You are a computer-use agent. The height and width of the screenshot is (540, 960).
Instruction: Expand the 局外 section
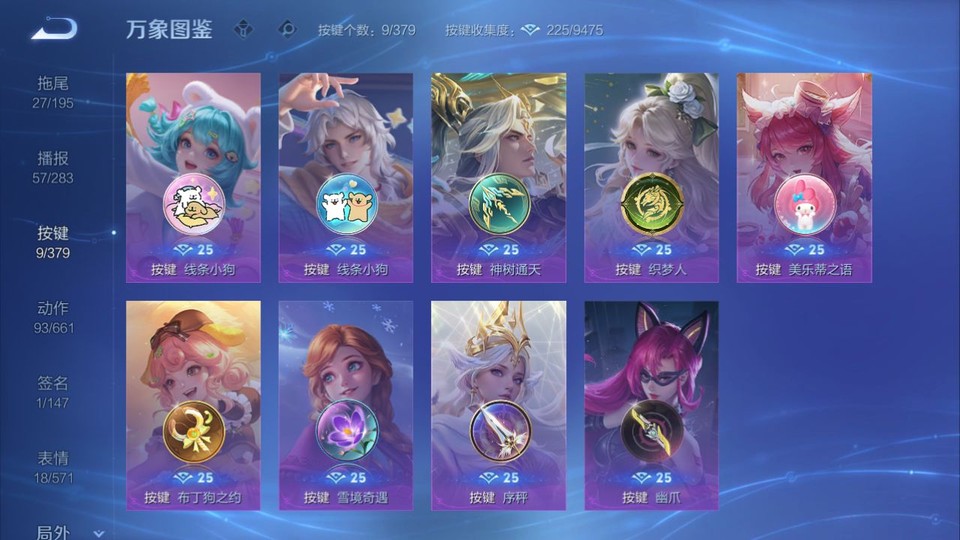tap(68, 532)
